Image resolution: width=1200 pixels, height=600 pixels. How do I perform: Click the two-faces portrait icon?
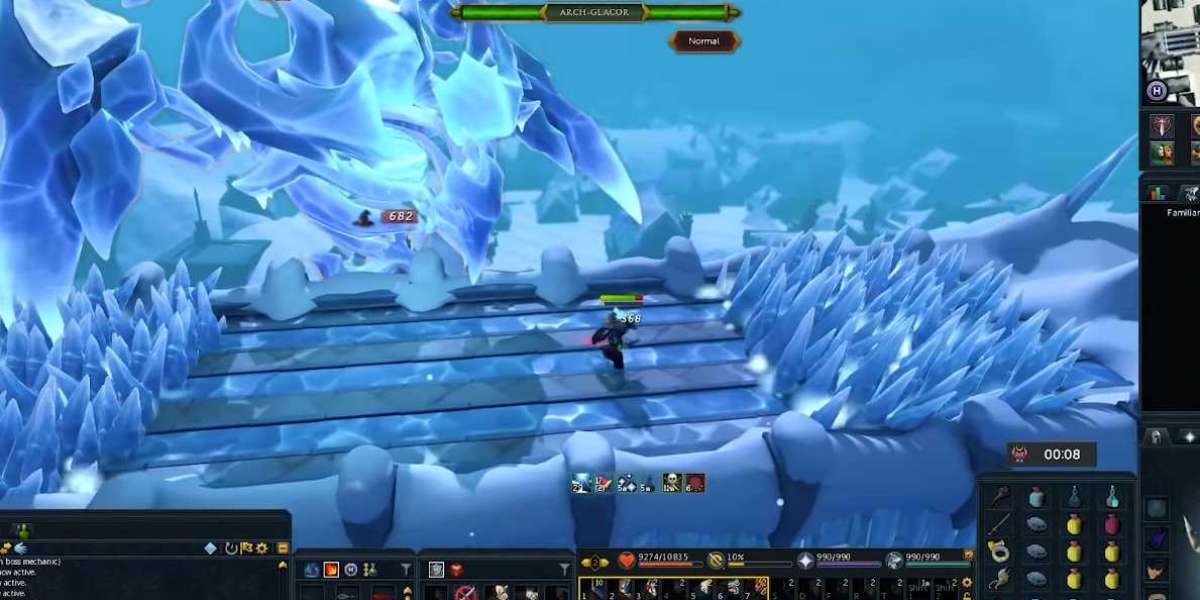(x=1162, y=153)
